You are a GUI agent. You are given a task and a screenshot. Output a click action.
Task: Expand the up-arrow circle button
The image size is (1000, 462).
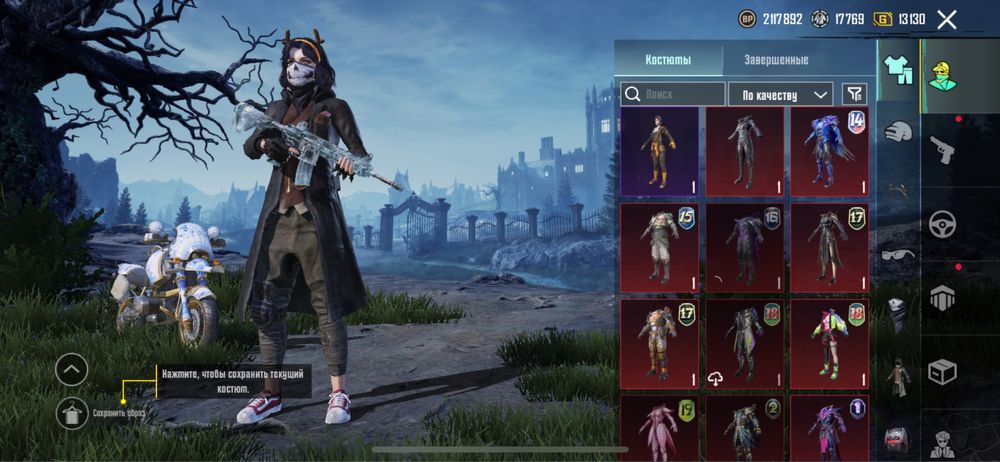tap(71, 370)
